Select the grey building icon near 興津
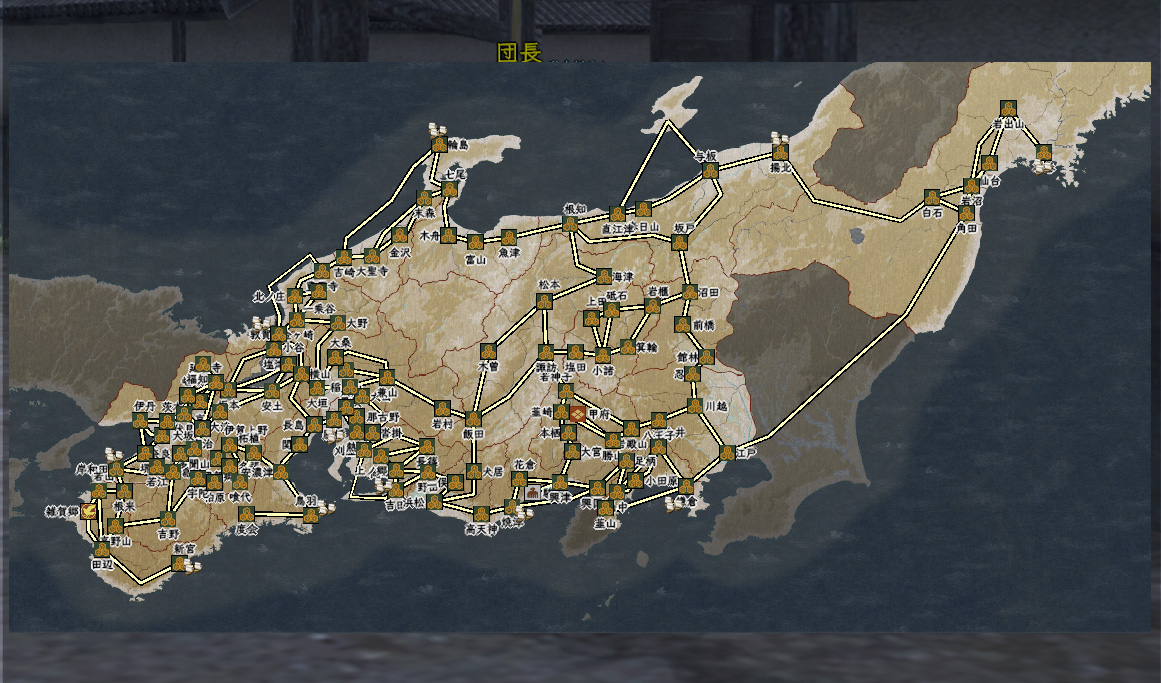 [533, 494]
